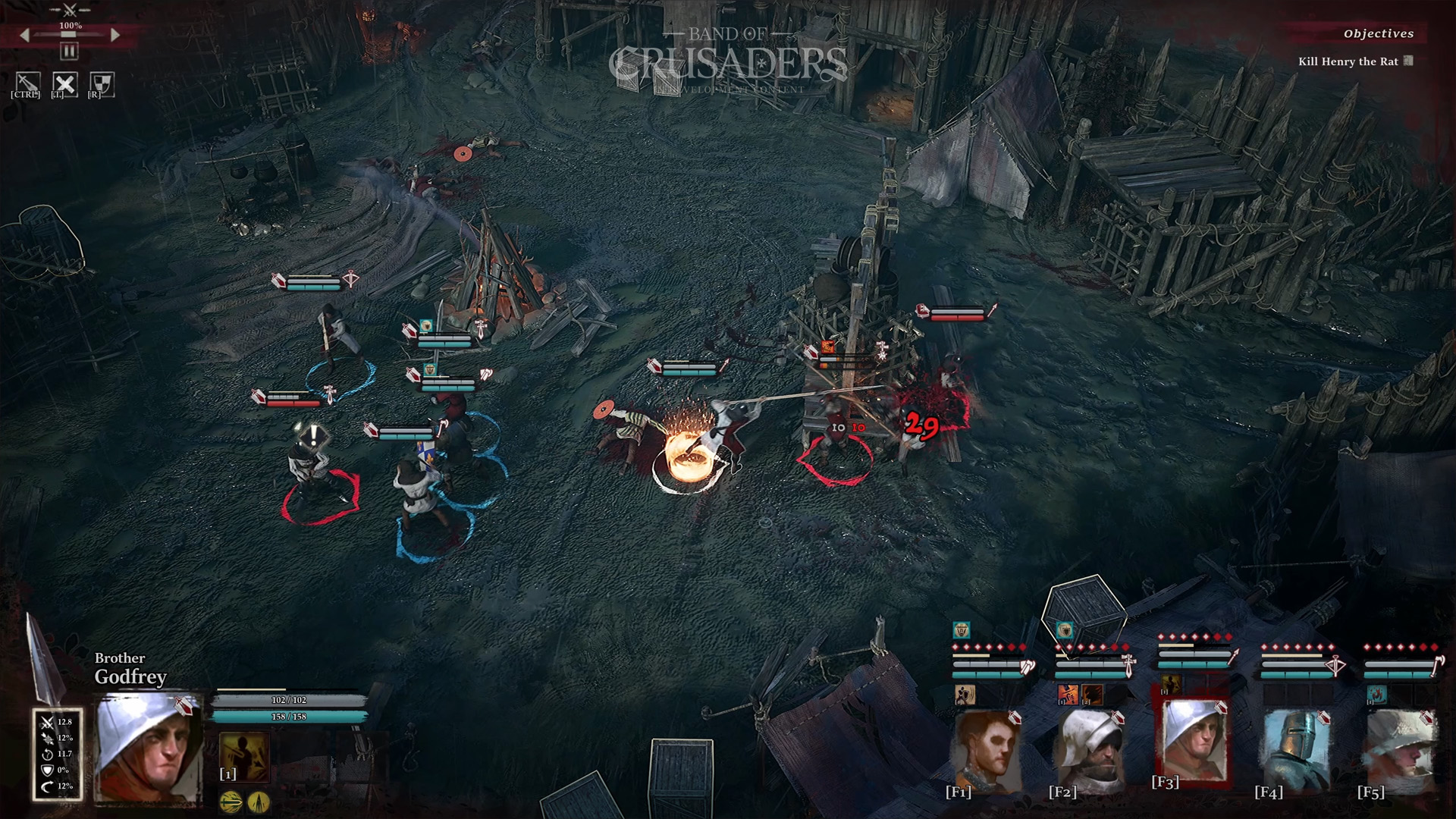Click the round green arrowhead passive icon

(259, 801)
